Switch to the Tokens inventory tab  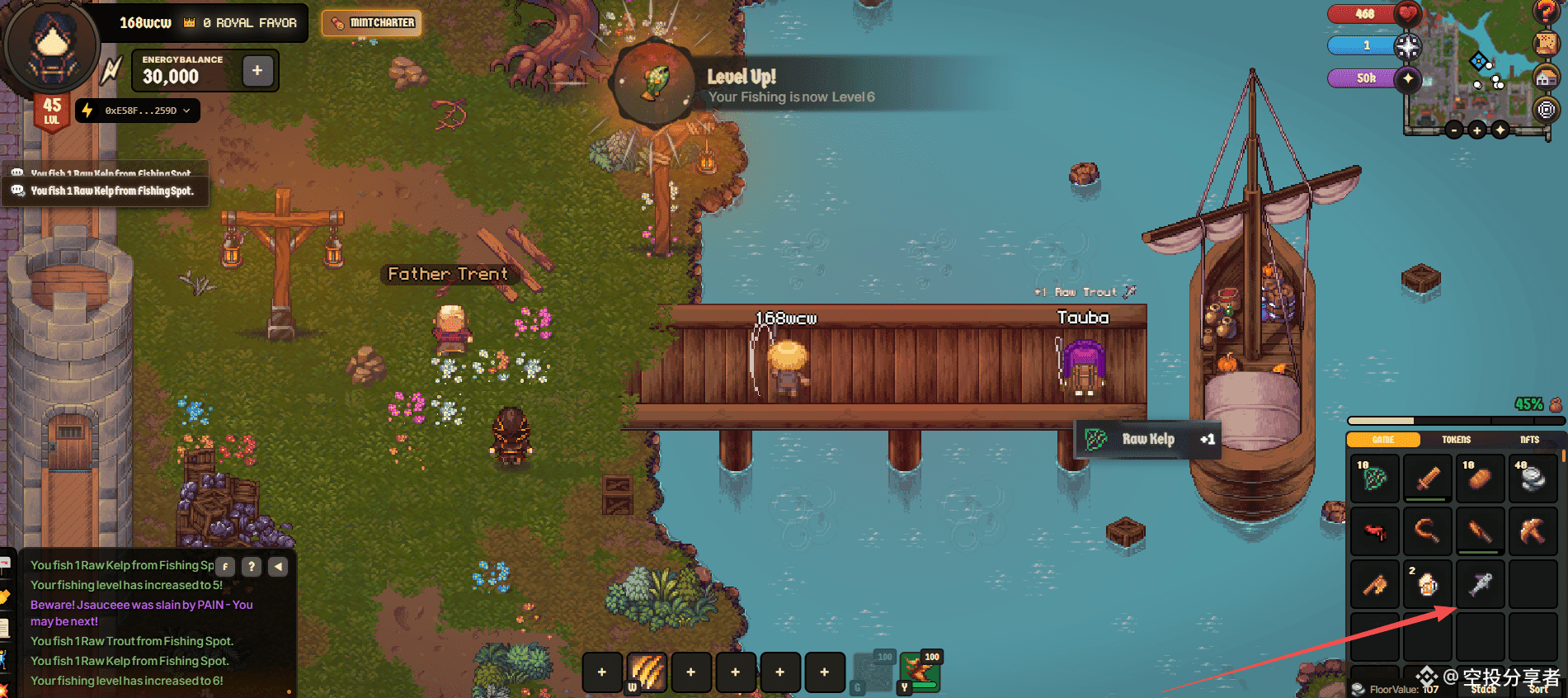[1456, 440]
